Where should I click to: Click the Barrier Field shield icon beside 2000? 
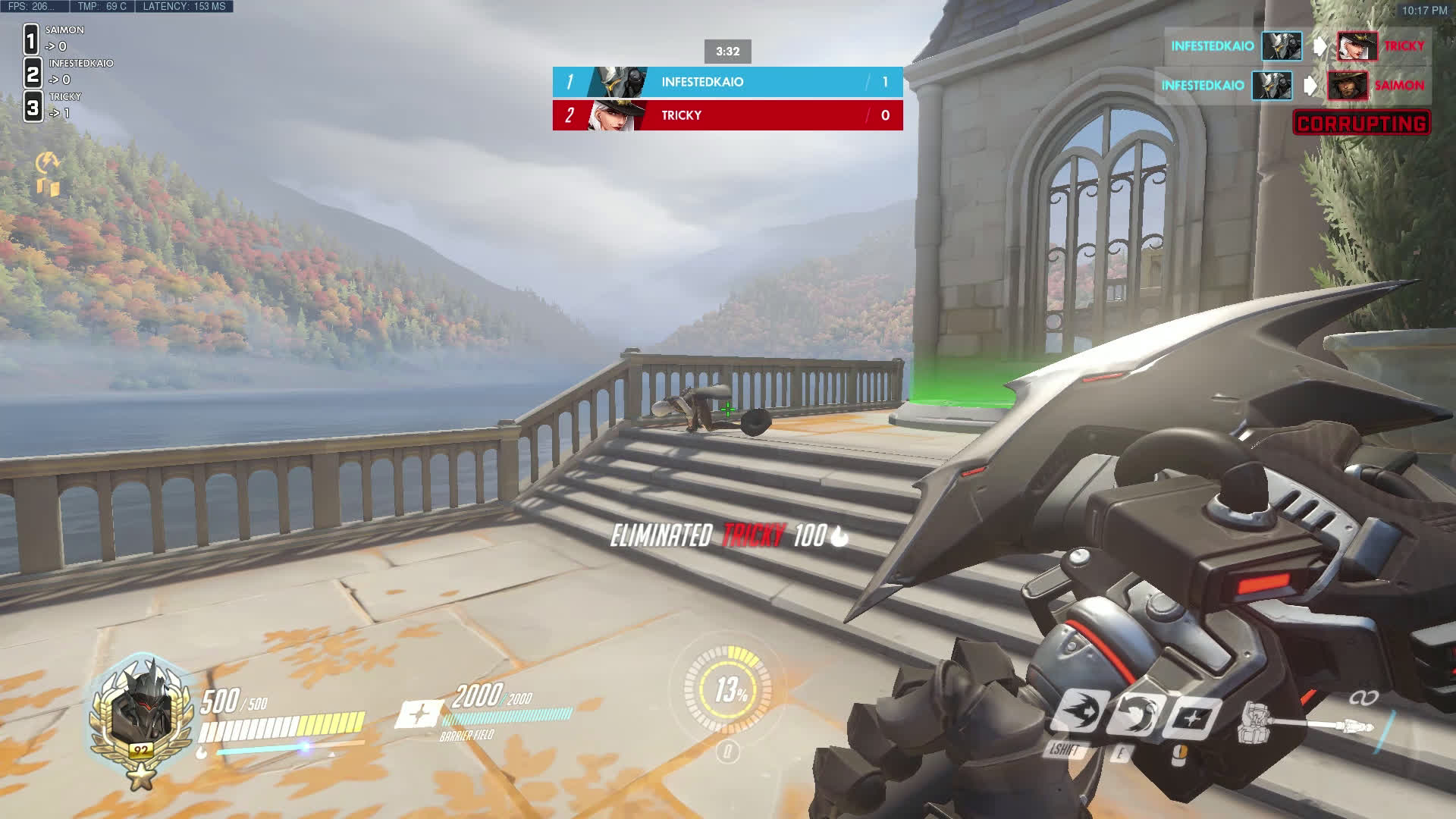(x=420, y=714)
